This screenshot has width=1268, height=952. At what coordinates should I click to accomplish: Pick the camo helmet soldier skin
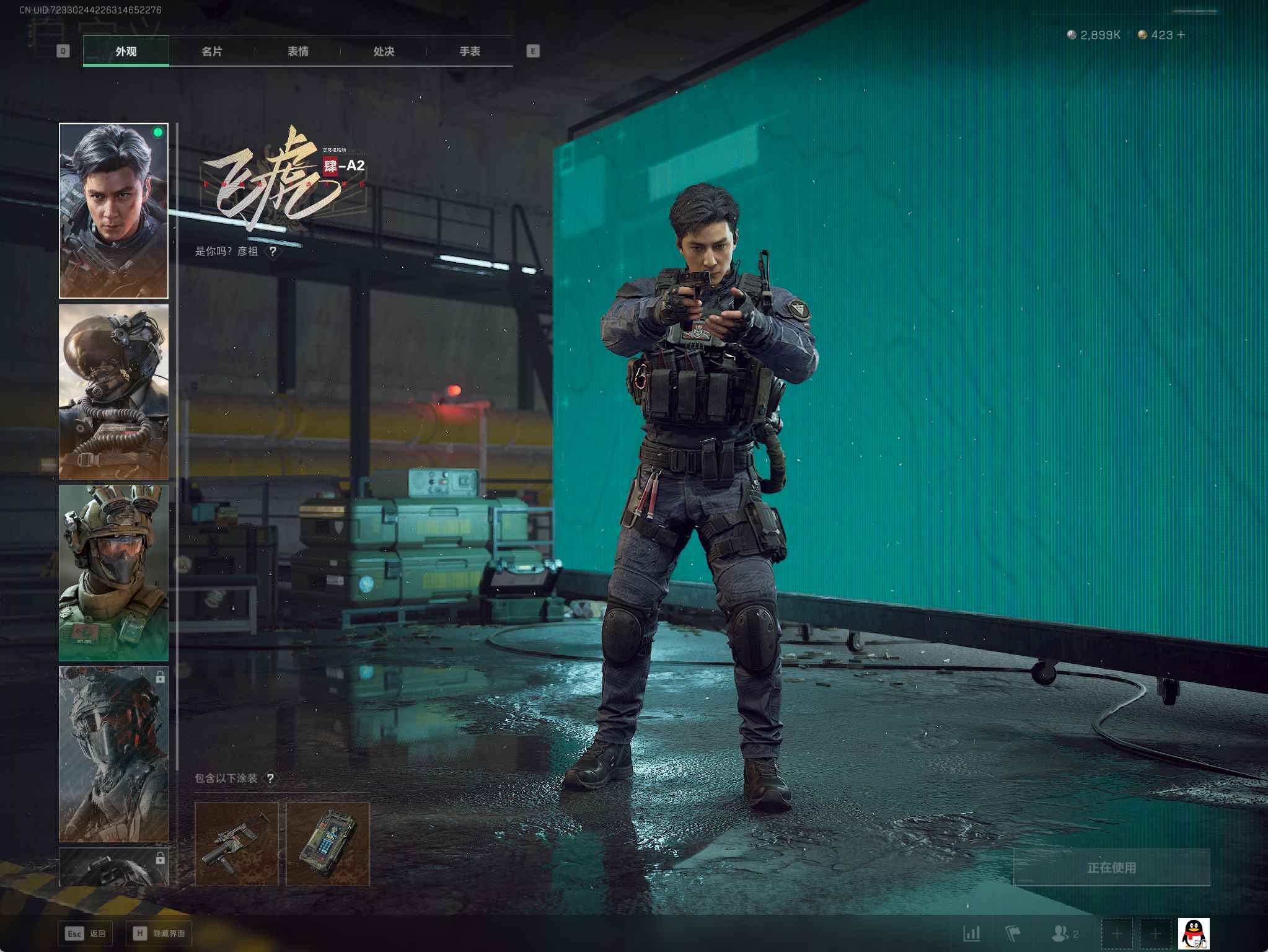pyautogui.click(x=113, y=573)
